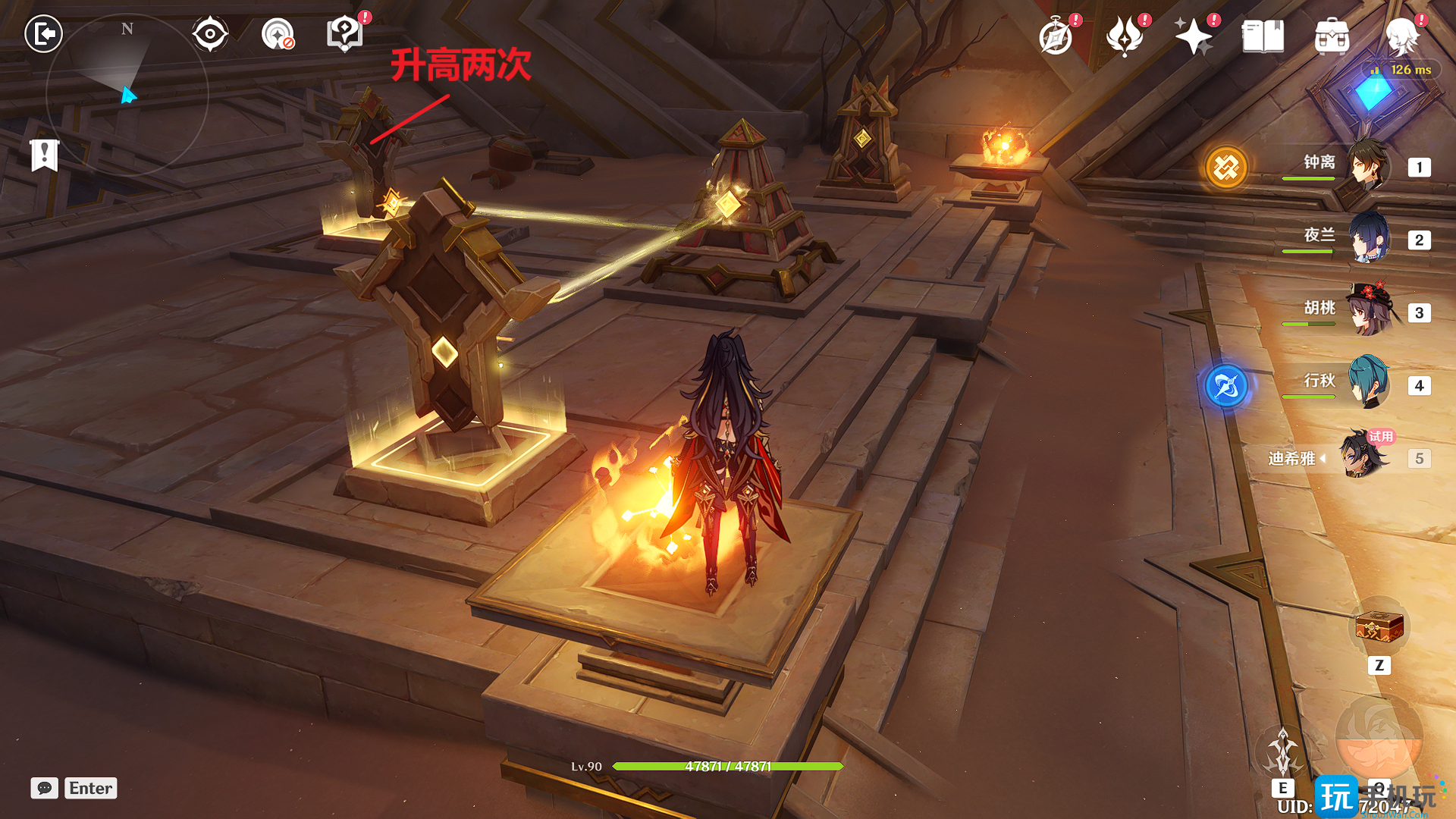Open the inventory backpack icon
Viewport: 1456px width, 819px height.
(1332, 34)
